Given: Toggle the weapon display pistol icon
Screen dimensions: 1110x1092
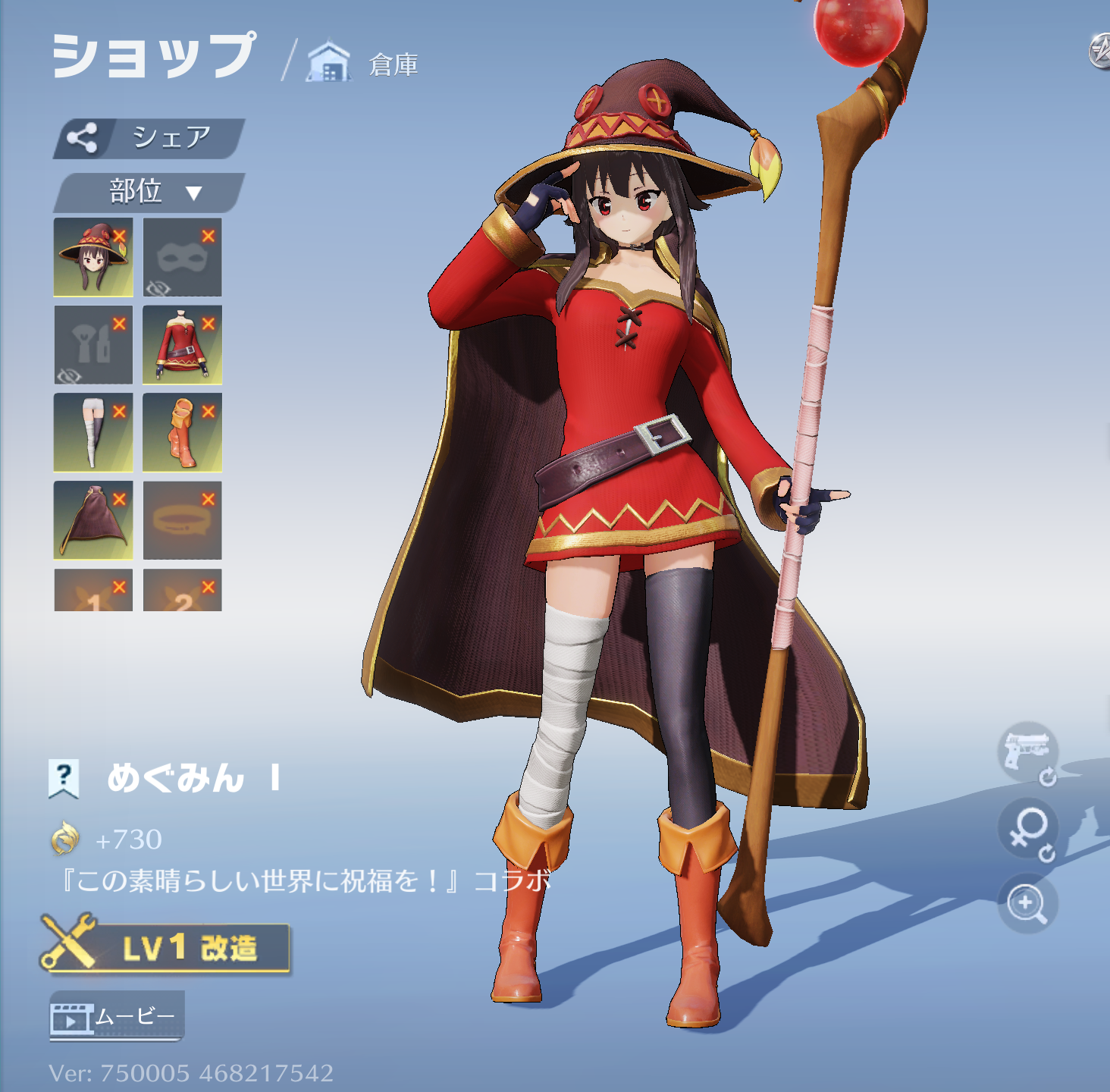Looking at the screenshot, I should coord(1027,752).
